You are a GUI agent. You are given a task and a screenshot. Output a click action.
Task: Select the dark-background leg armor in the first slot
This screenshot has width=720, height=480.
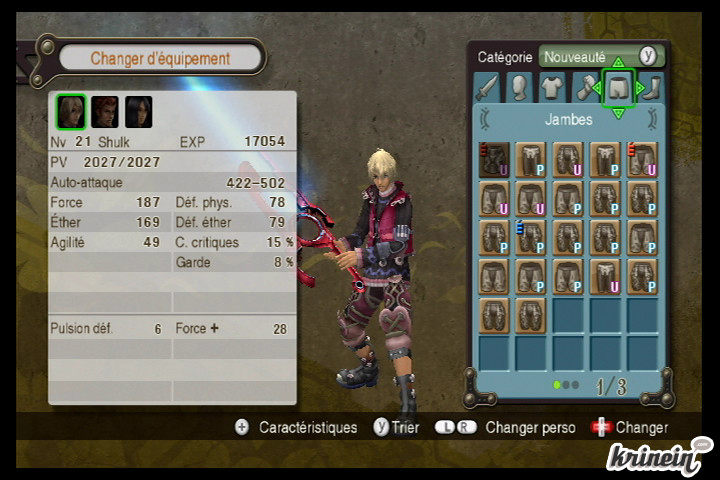pyautogui.click(x=494, y=160)
